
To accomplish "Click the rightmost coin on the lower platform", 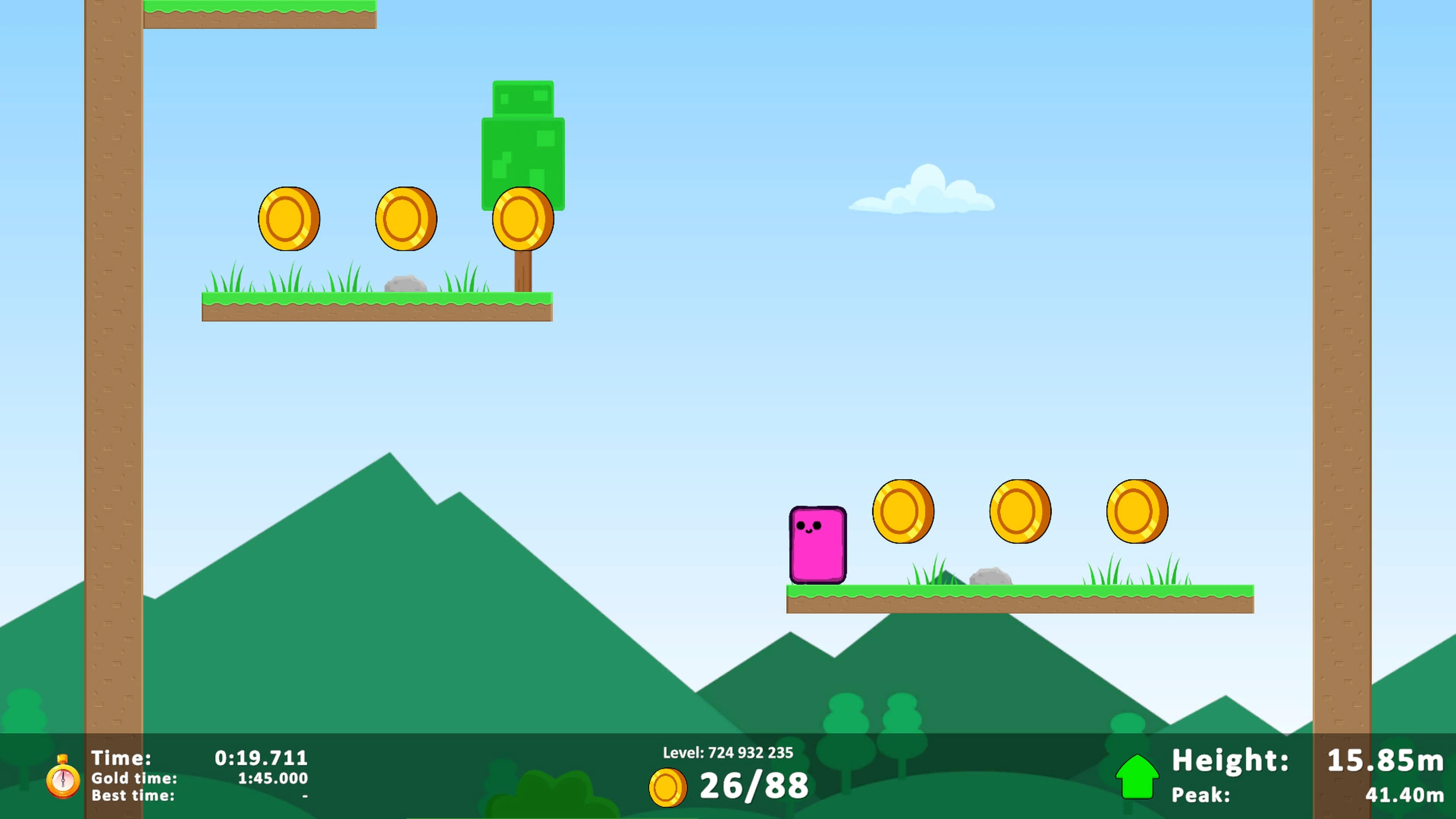I will click(1138, 511).
